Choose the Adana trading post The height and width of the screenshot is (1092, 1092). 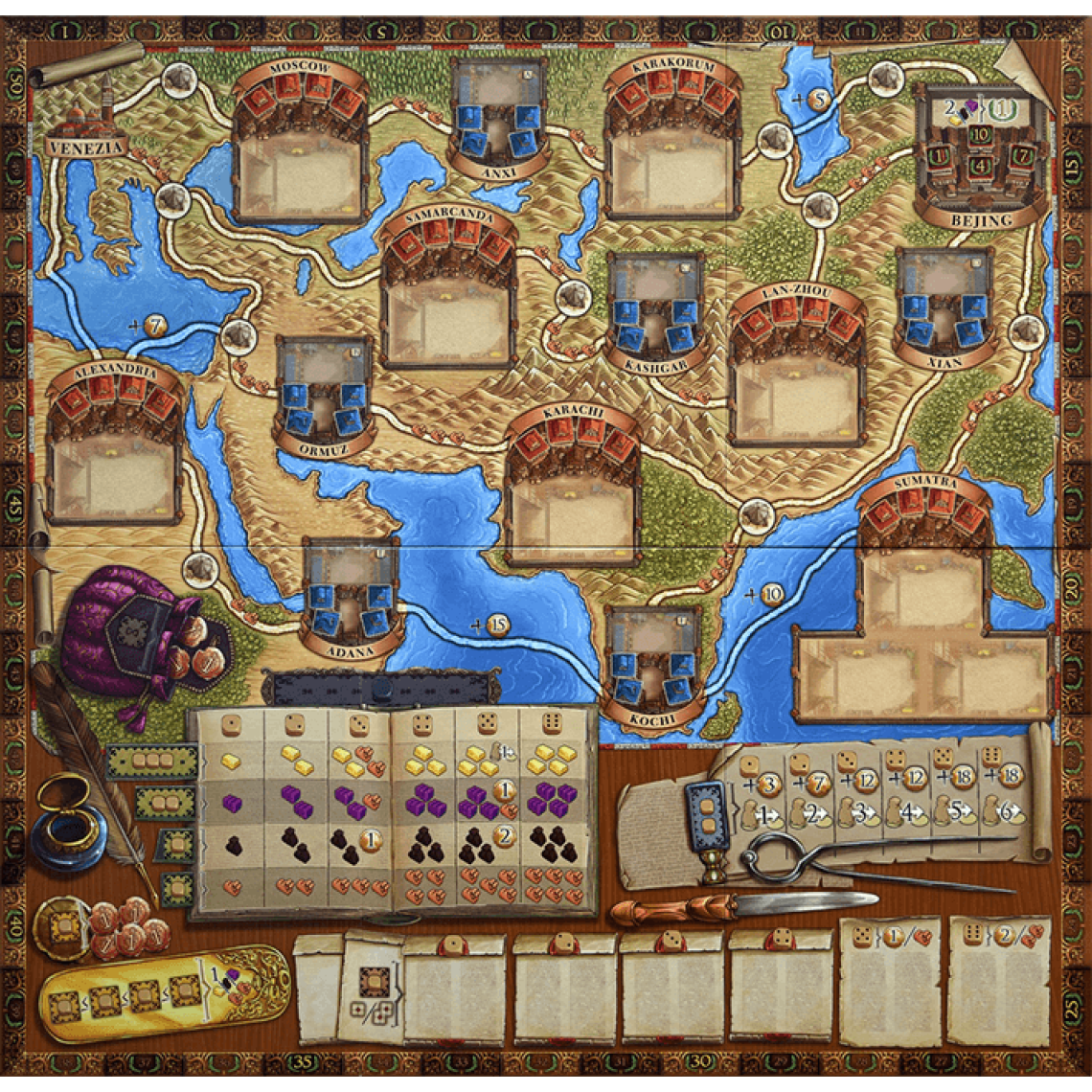pos(350,595)
